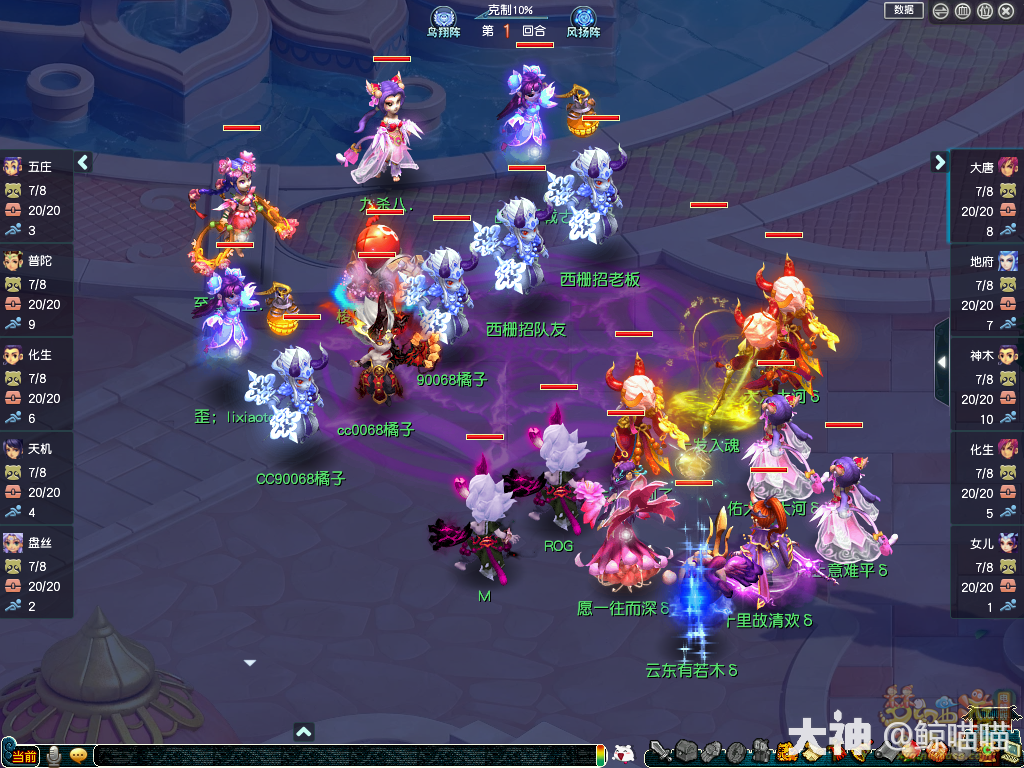Select the 天机 team member row

[x=36, y=479]
